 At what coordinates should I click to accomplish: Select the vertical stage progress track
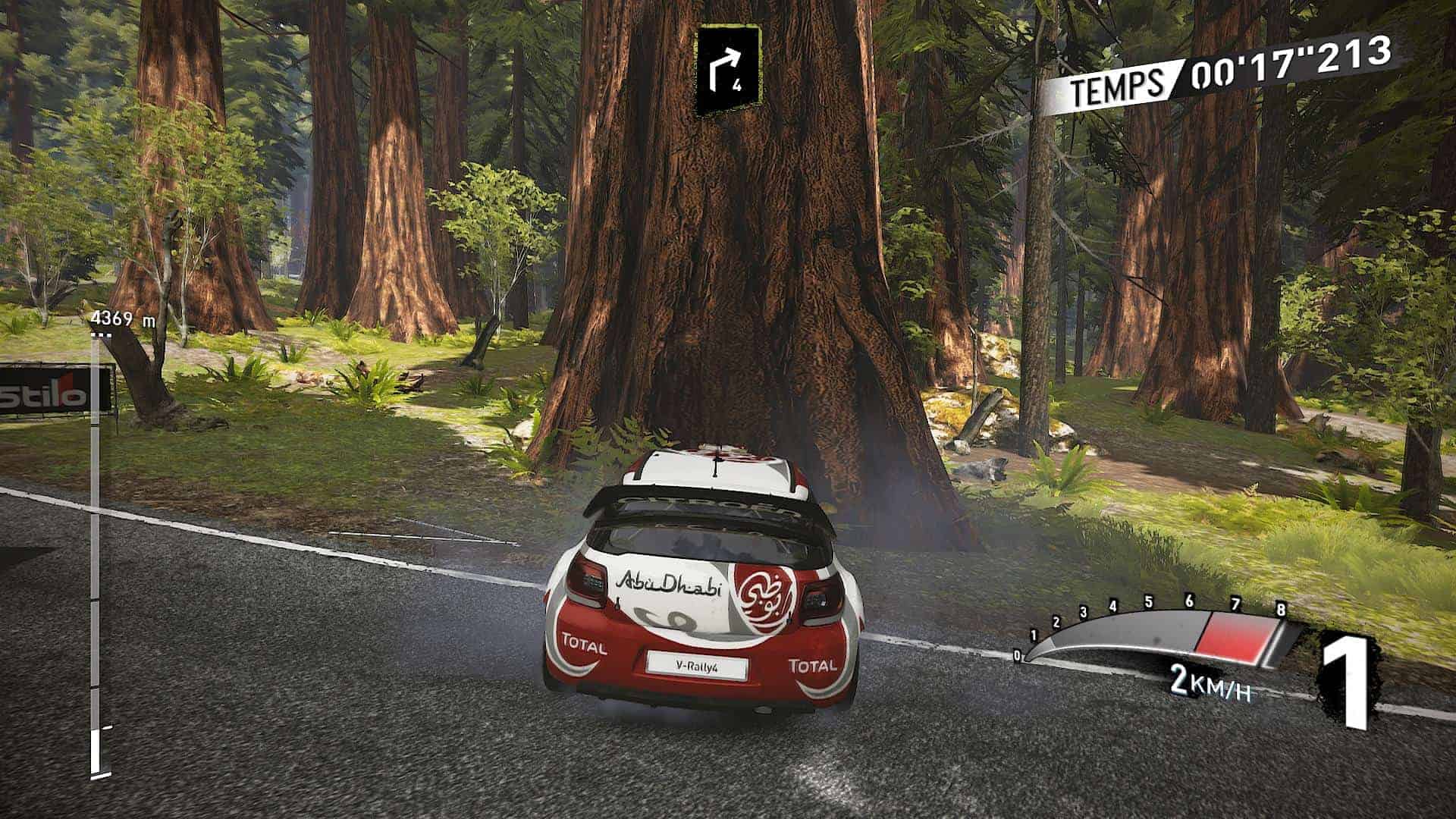click(x=96, y=554)
